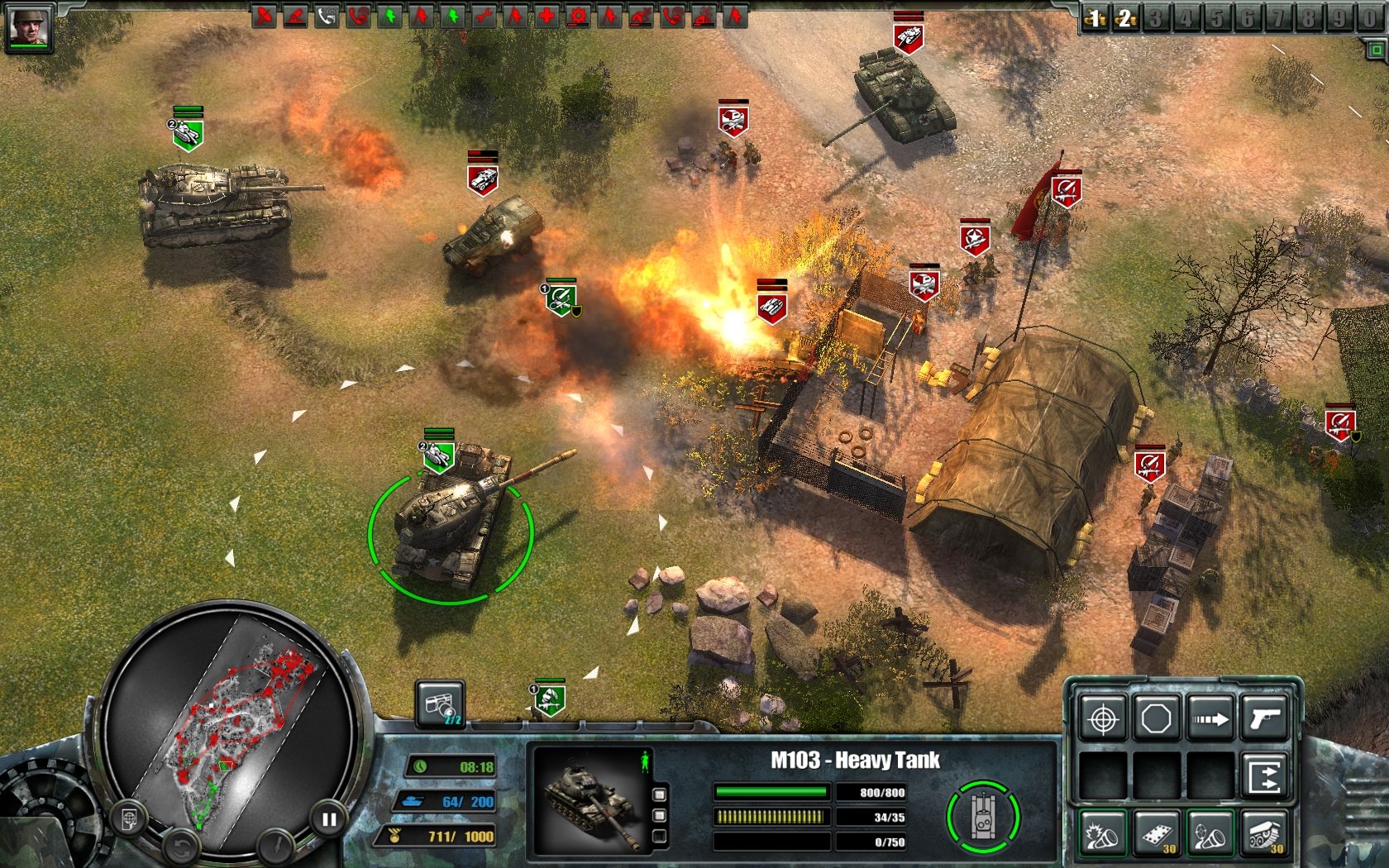The height and width of the screenshot is (868, 1389).
Task: Expand the medic cross alert in the top toolbar
Action: point(545,14)
